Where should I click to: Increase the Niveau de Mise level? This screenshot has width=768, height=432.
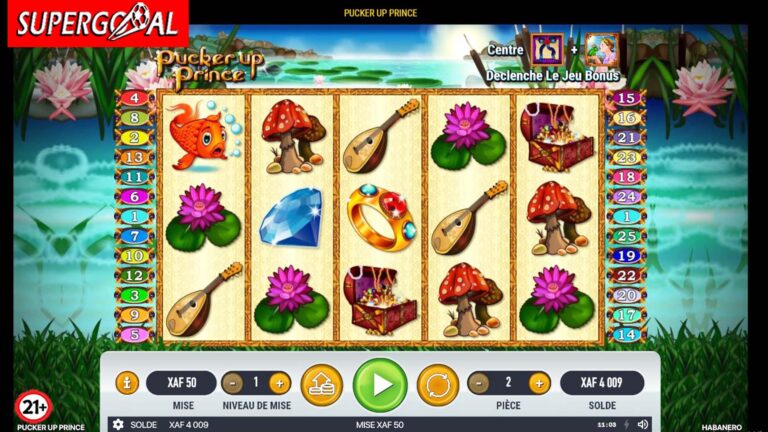tap(279, 383)
